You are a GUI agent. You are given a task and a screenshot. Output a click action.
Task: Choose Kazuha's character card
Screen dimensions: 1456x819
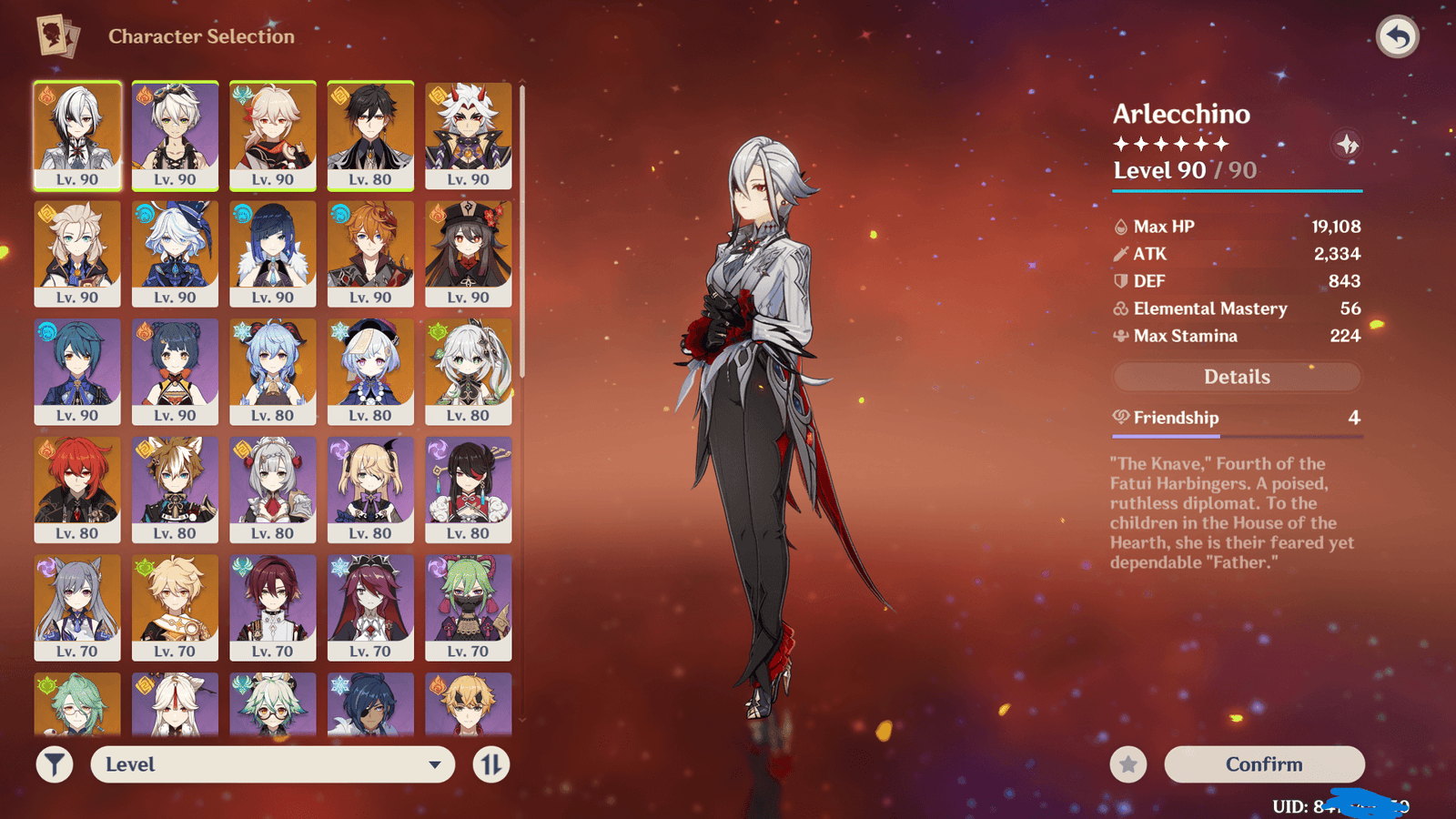273,135
